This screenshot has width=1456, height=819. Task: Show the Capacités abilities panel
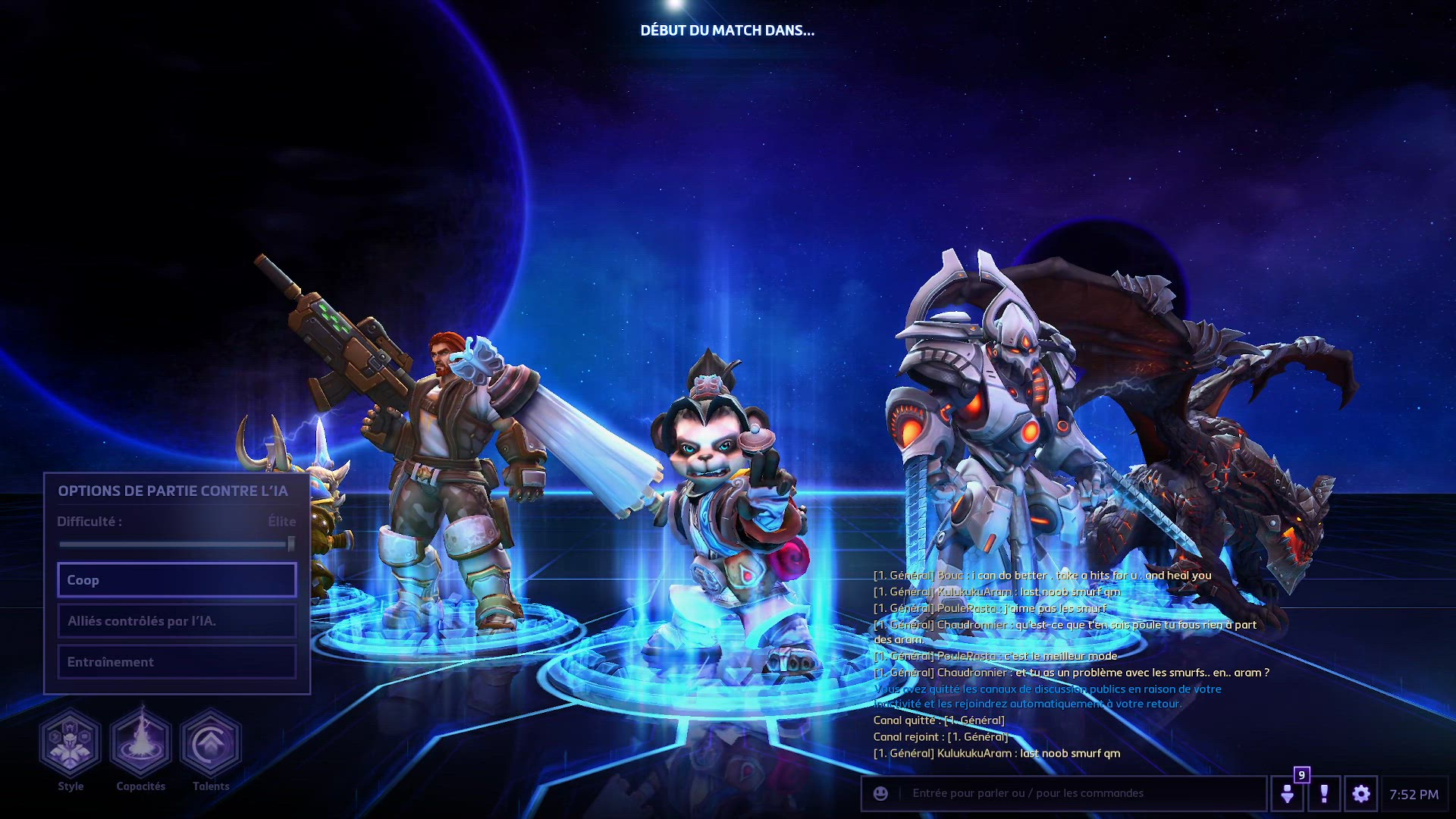point(141,744)
